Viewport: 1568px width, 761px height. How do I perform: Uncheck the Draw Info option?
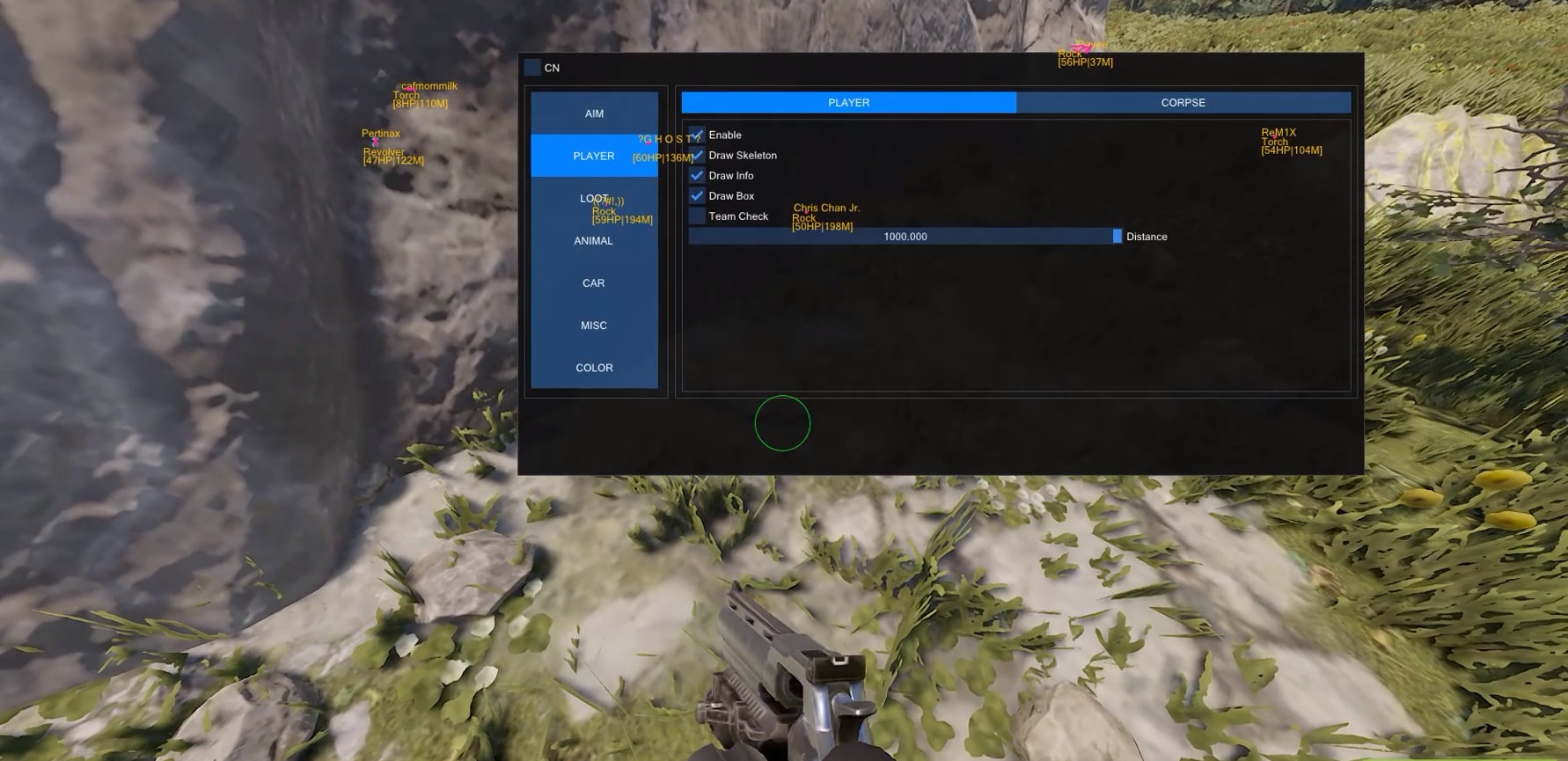(697, 175)
